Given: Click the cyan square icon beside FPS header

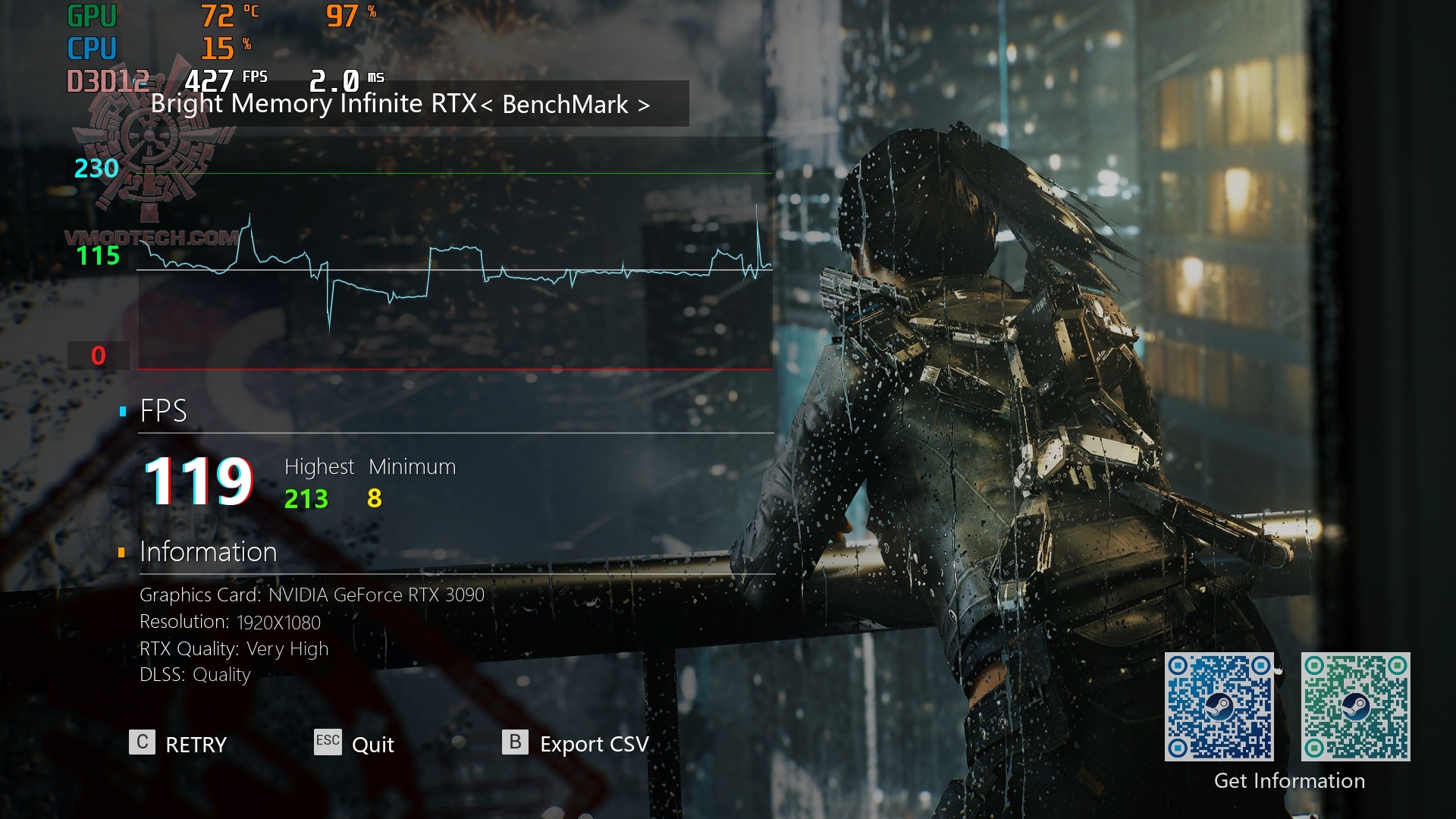Looking at the screenshot, I should point(121,412).
